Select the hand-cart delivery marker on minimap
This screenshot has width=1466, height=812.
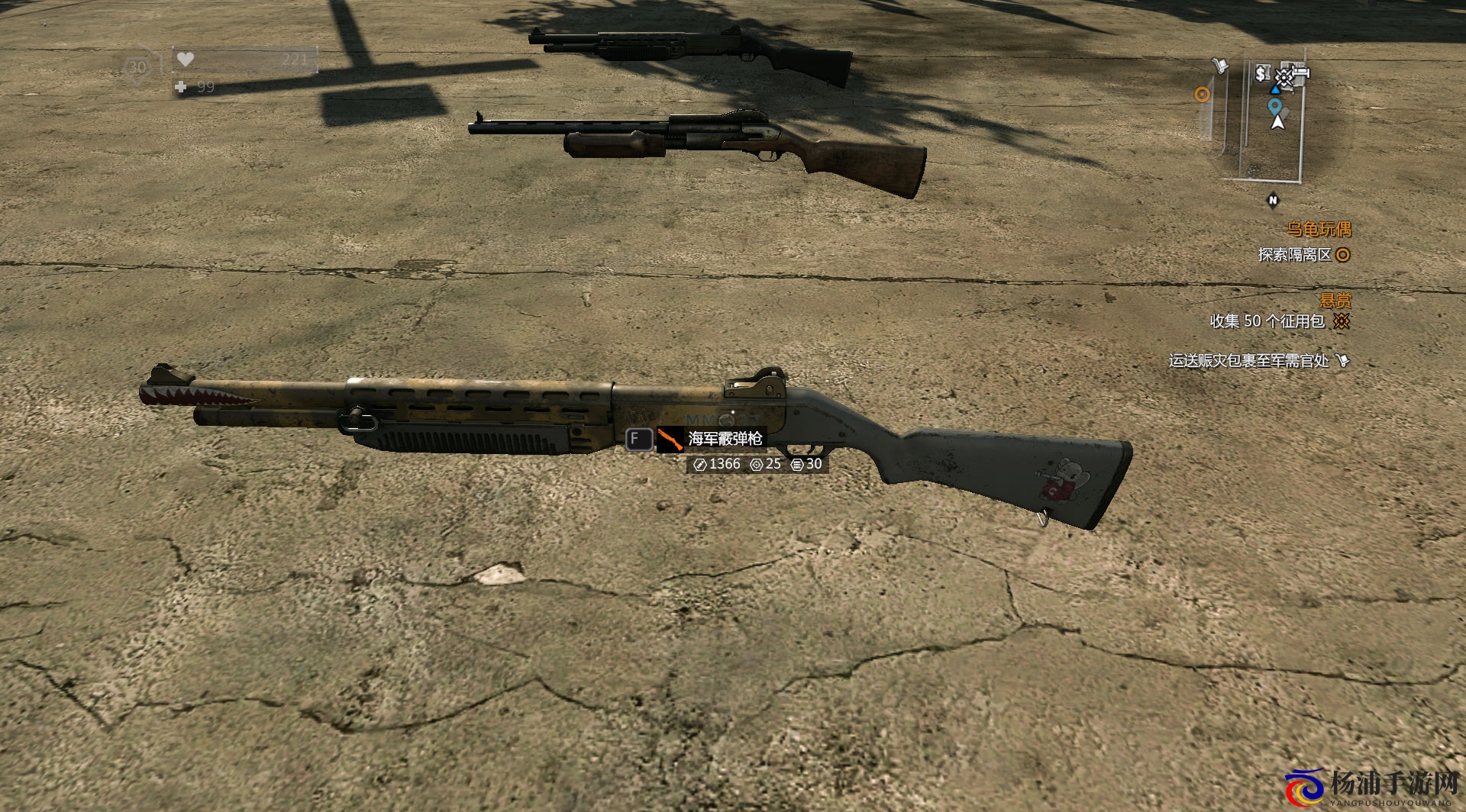1222,66
